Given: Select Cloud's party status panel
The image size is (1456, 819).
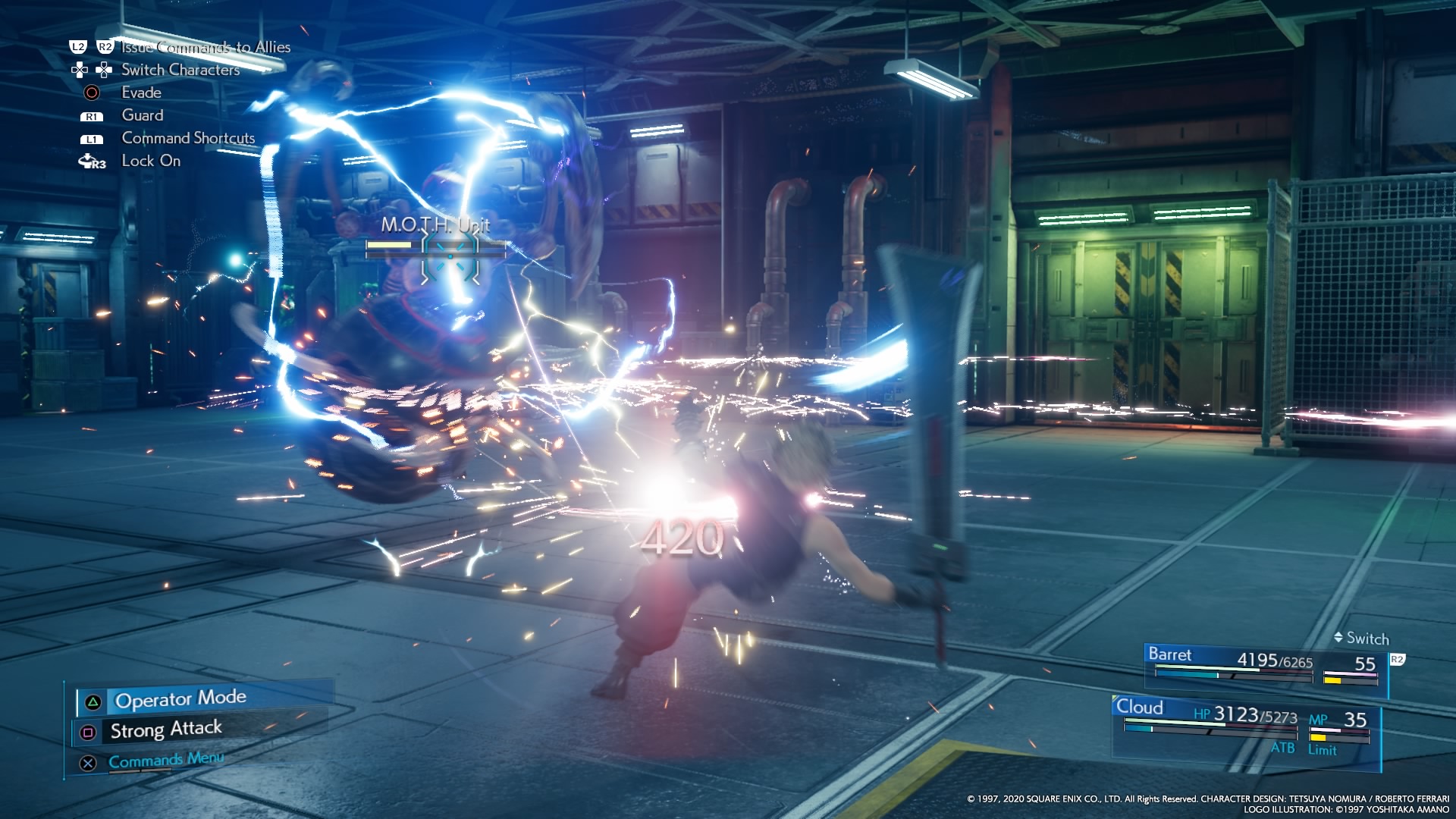Looking at the screenshot, I should 1245,726.
